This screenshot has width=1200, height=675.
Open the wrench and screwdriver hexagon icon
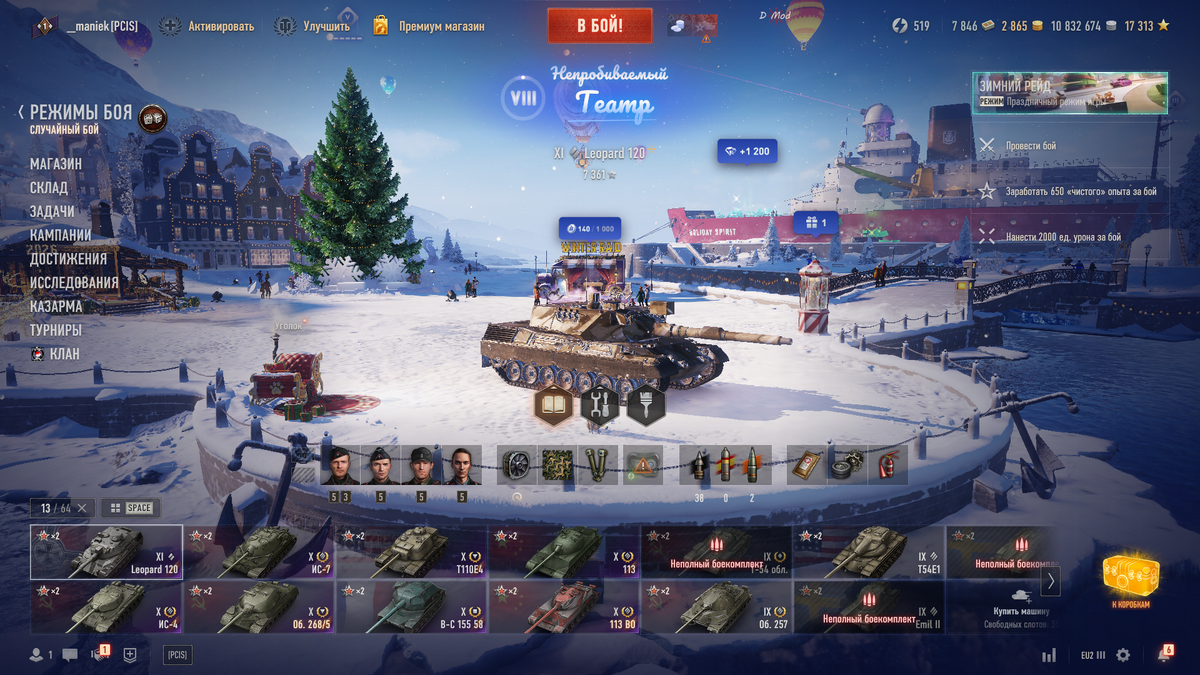click(x=599, y=405)
